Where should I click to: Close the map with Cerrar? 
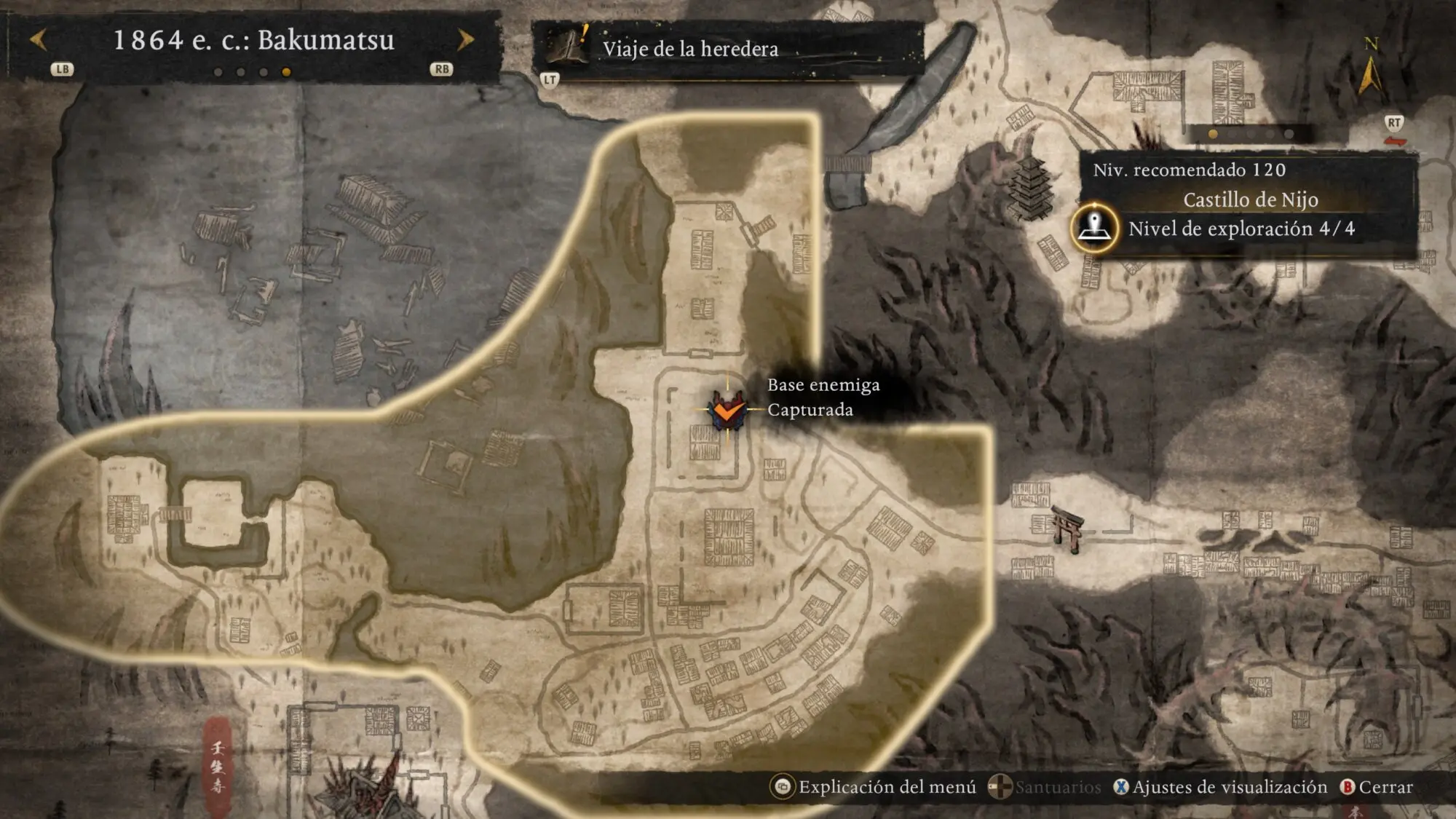tap(1377, 787)
